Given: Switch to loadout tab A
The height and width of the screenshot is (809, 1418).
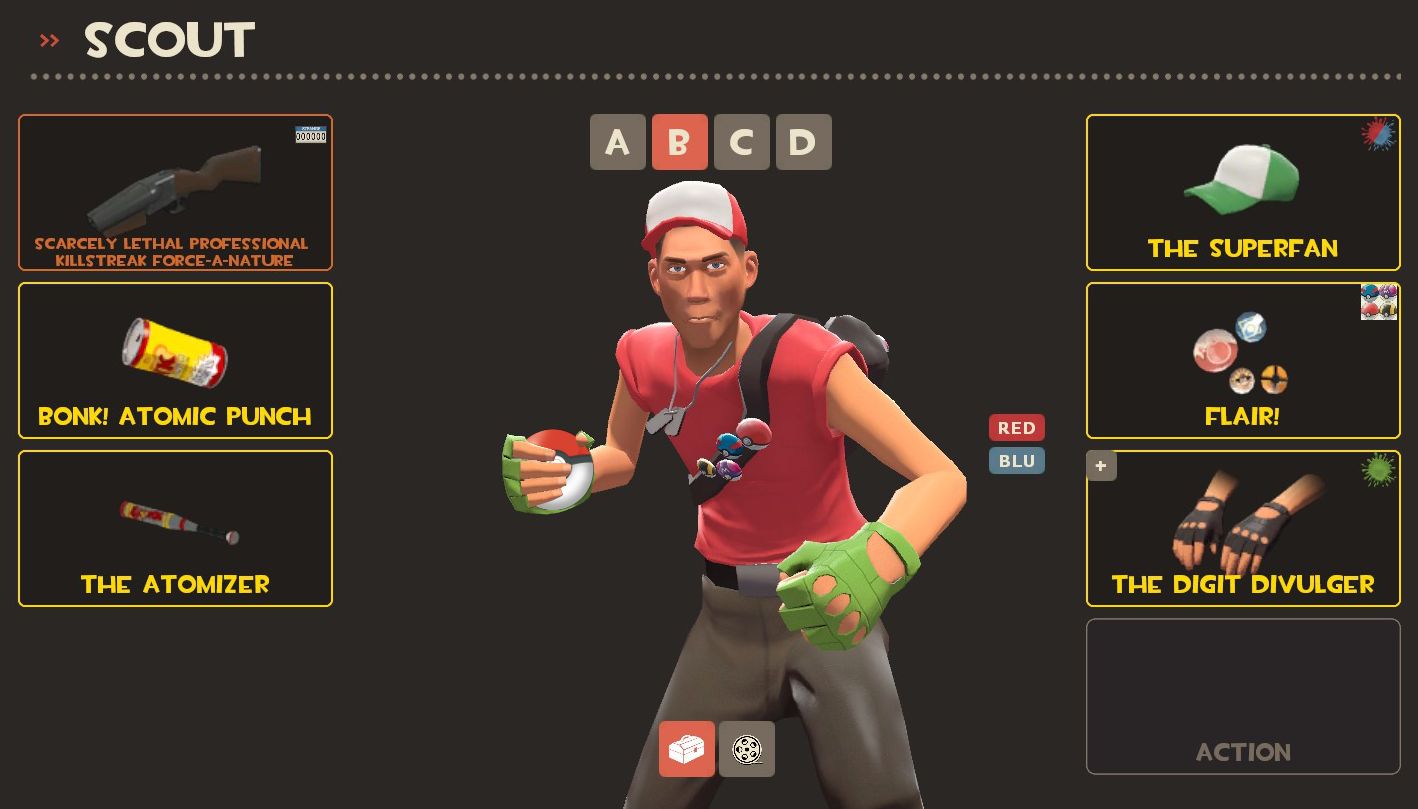Looking at the screenshot, I should (x=618, y=141).
